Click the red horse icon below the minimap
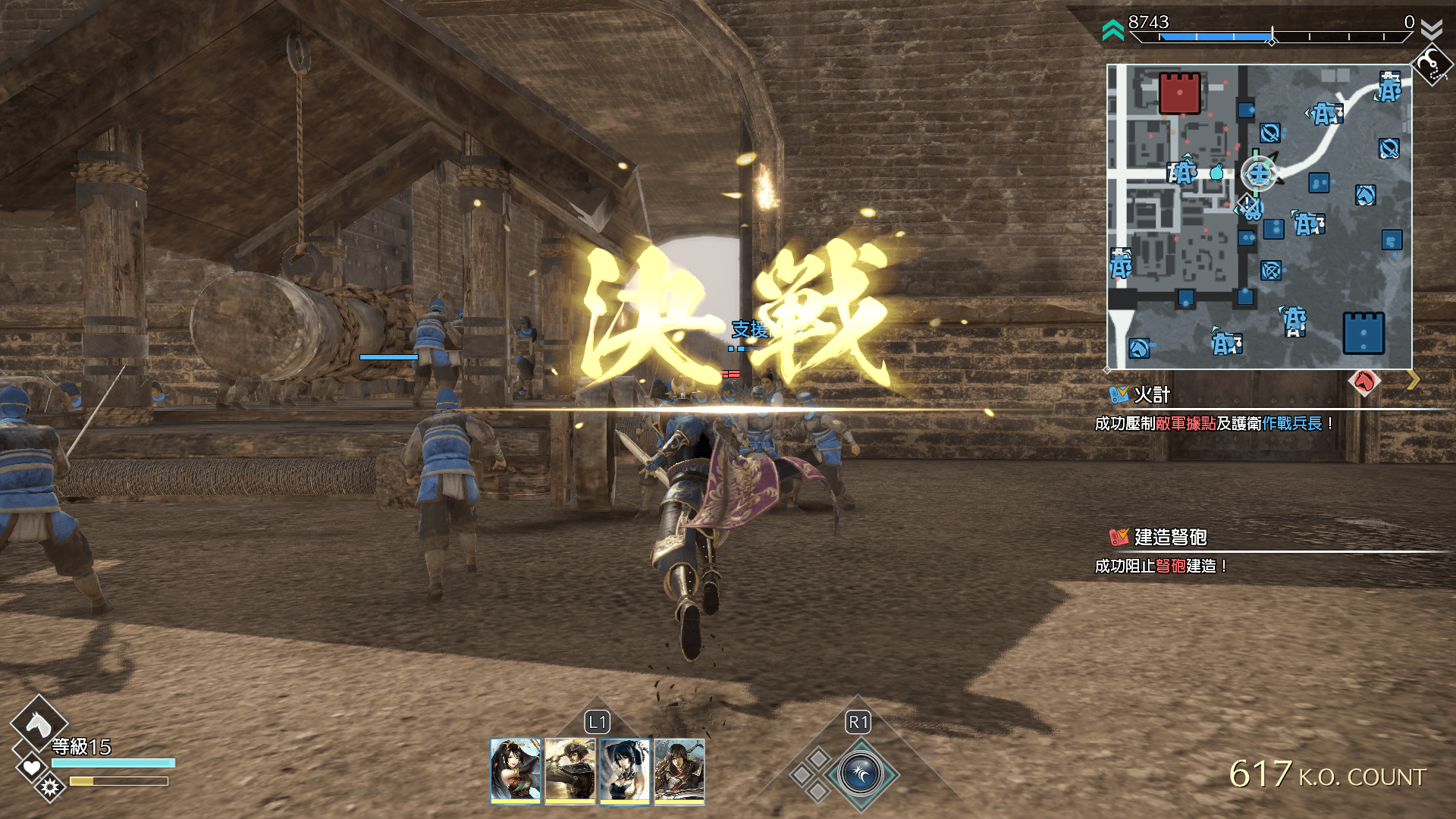This screenshot has width=1456, height=819. (x=1364, y=381)
